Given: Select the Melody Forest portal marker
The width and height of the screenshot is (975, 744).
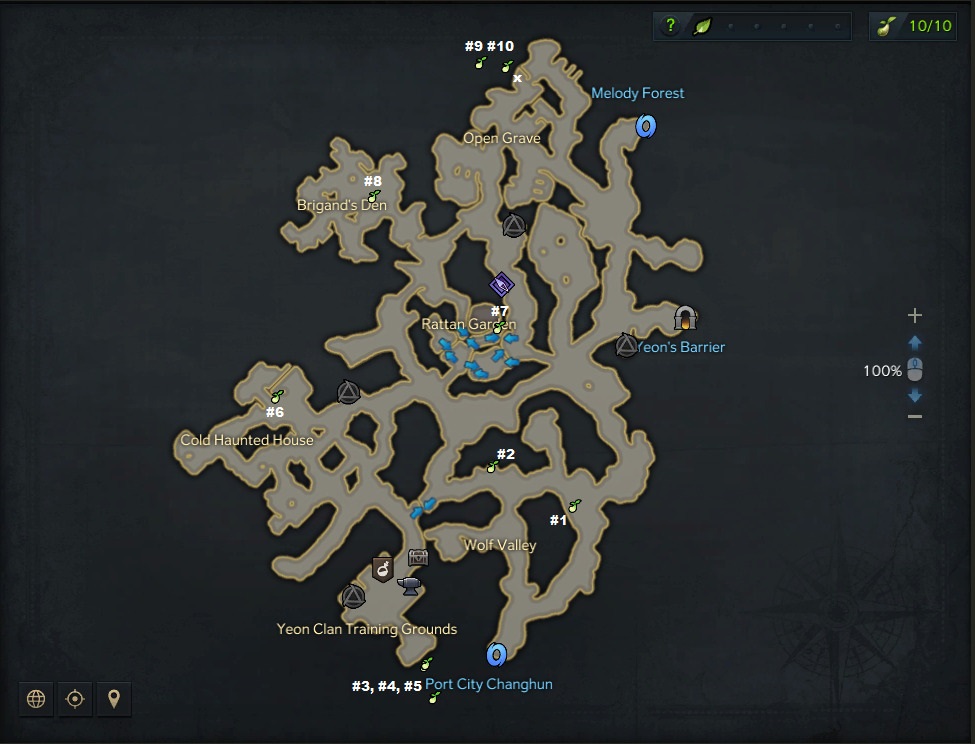Looking at the screenshot, I should click(646, 126).
